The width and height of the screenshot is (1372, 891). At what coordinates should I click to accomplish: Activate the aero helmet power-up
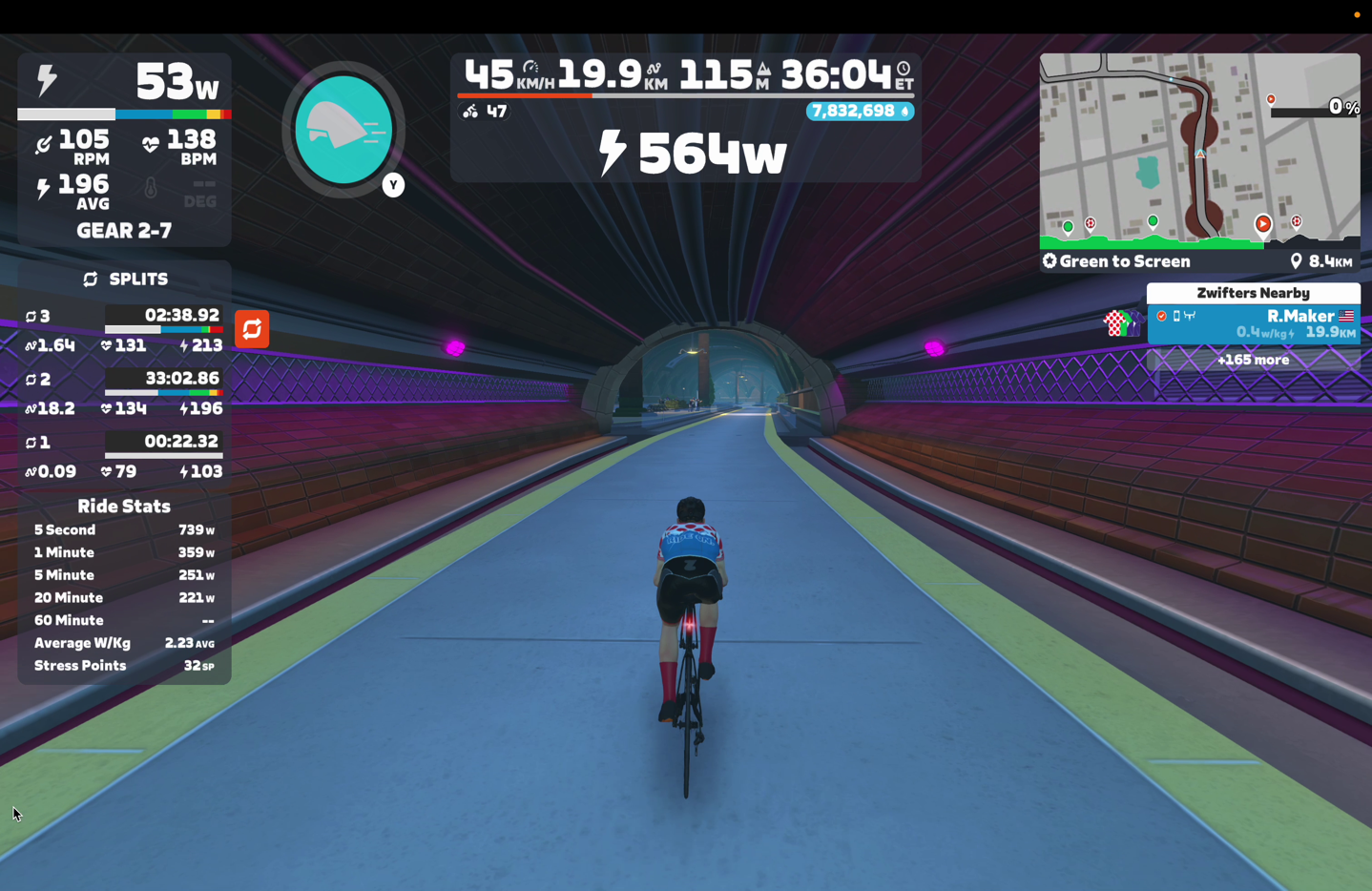[343, 130]
